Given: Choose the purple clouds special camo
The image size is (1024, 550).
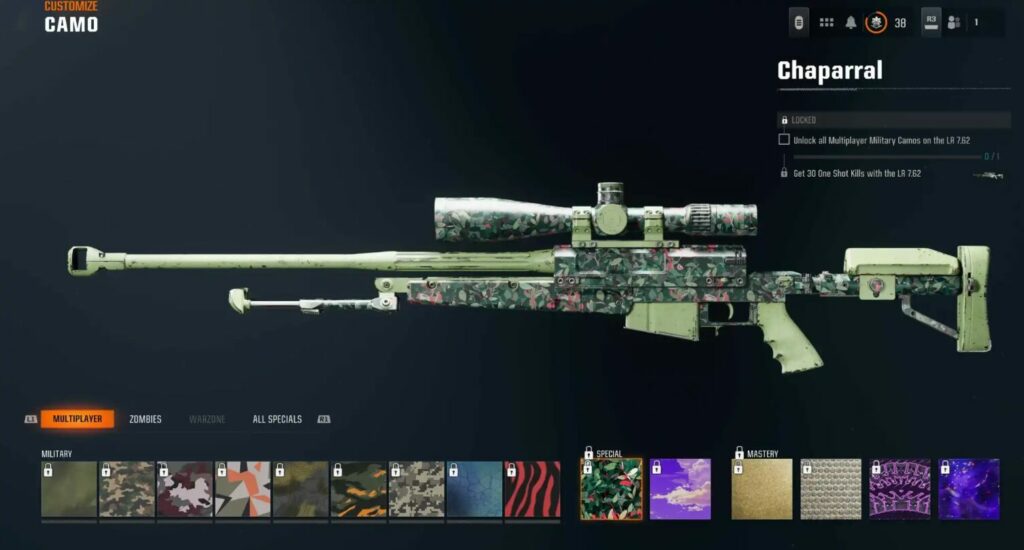Looking at the screenshot, I should 680,489.
